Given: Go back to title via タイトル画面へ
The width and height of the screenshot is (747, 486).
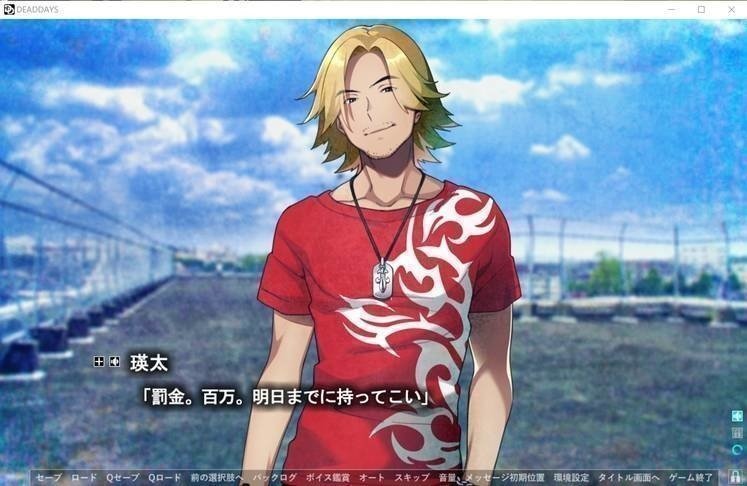Looking at the screenshot, I should [626, 478].
